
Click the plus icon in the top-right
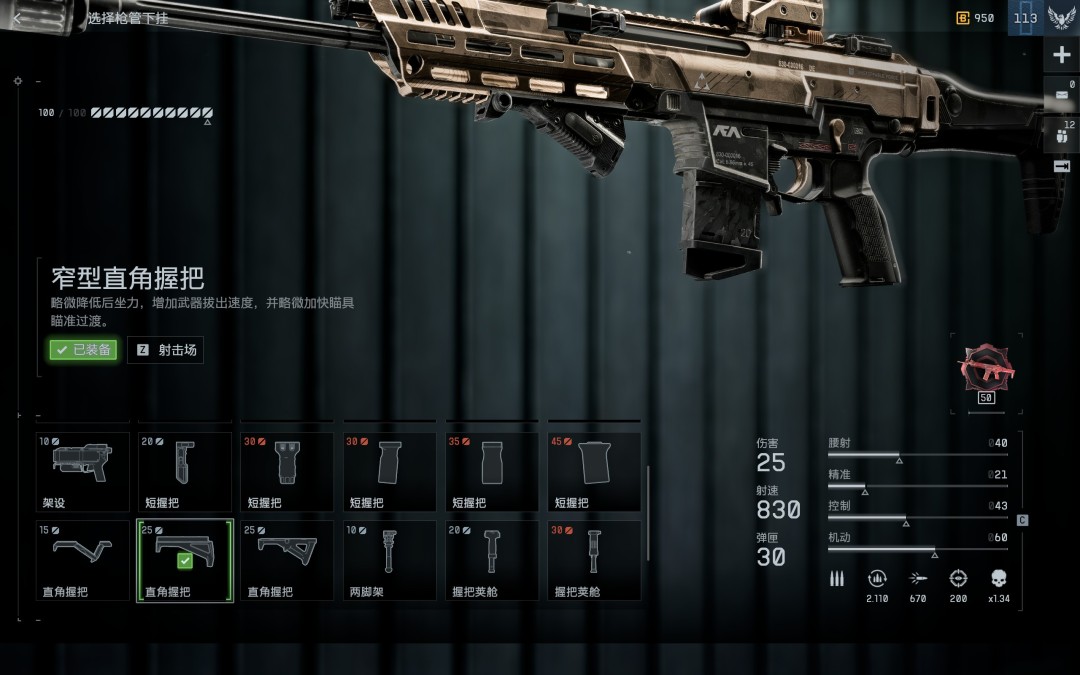pyautogui.click(x=1061, y=55)
